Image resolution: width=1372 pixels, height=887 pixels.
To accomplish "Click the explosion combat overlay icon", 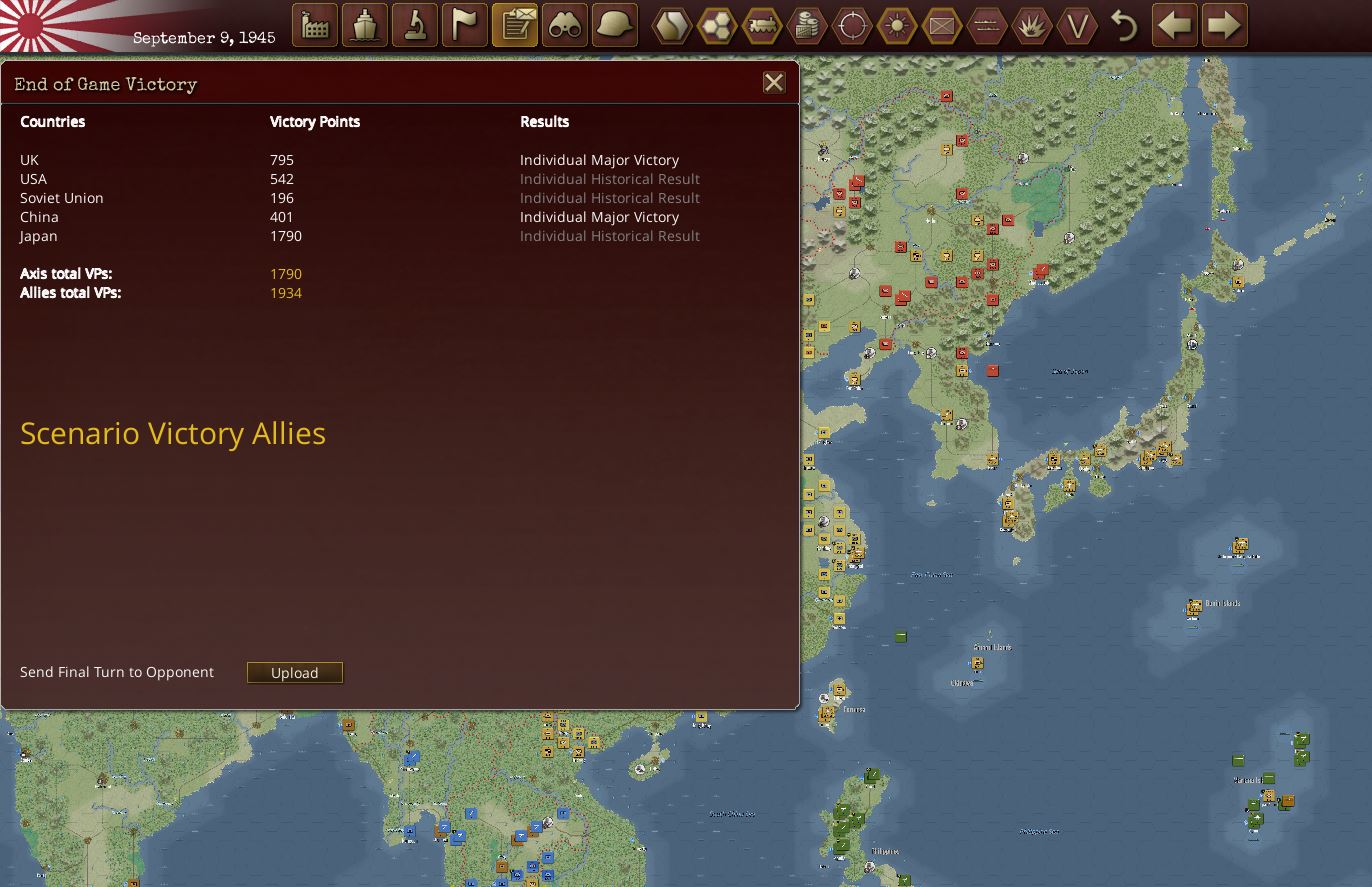I will click(1032, 25).
